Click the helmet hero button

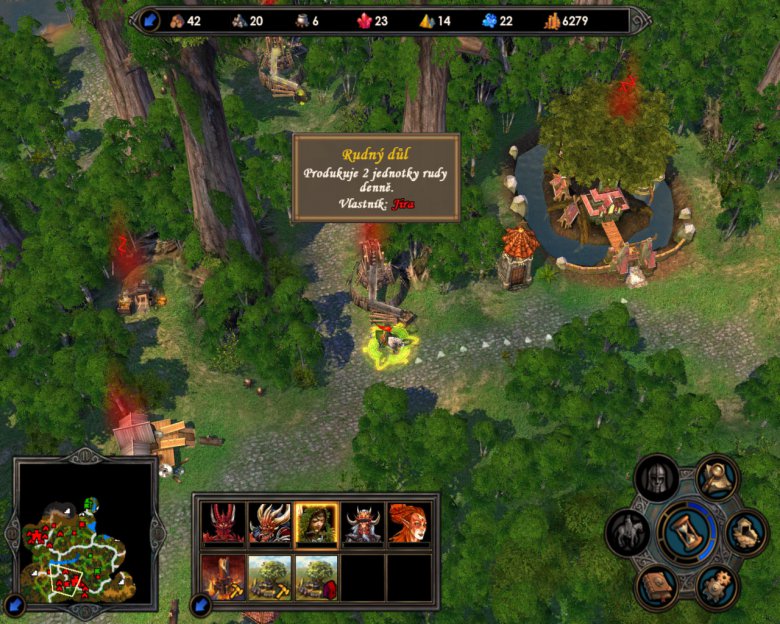click(657, 478)
